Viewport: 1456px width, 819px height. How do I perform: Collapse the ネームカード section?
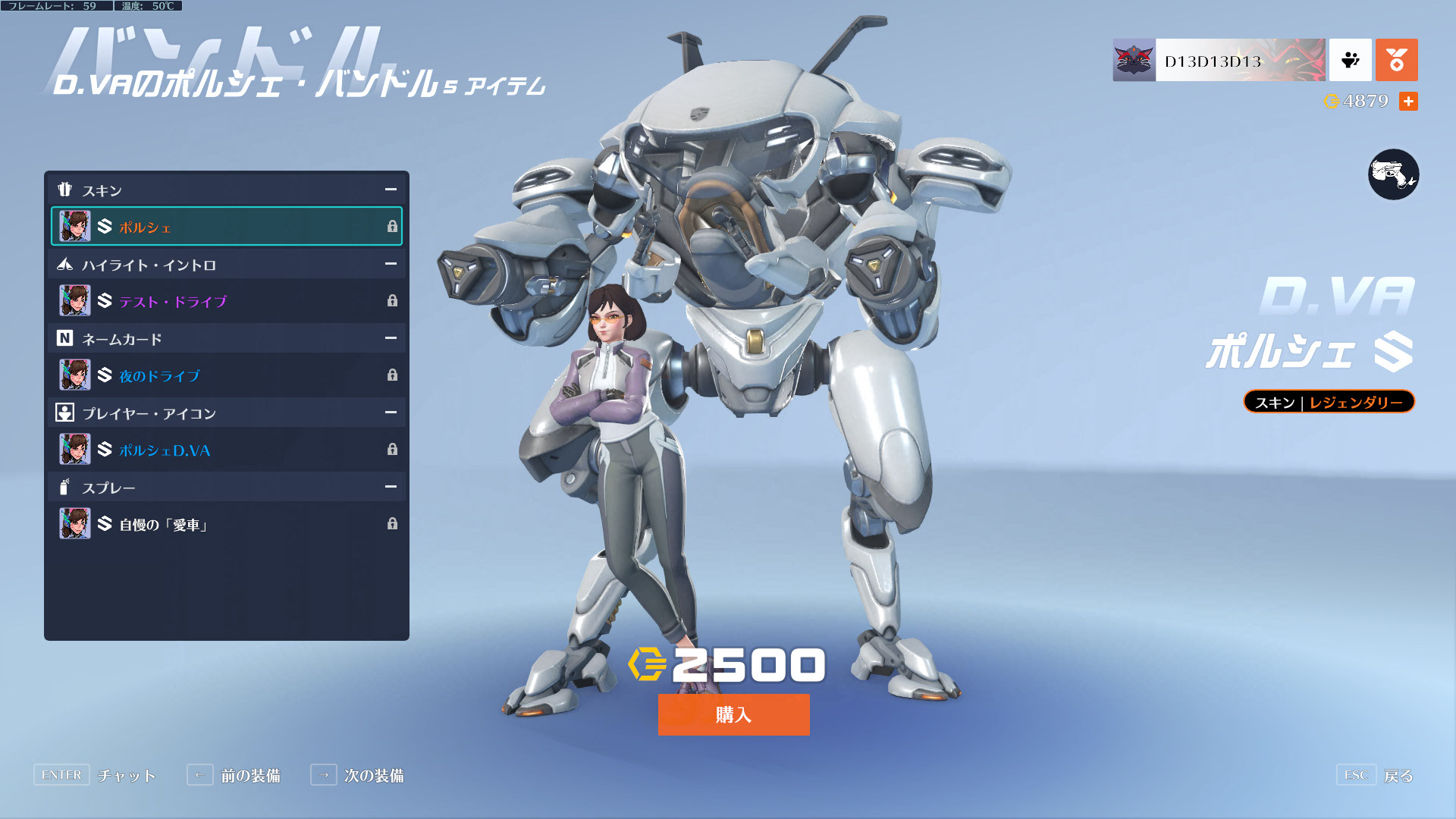[x=391, y=338]
